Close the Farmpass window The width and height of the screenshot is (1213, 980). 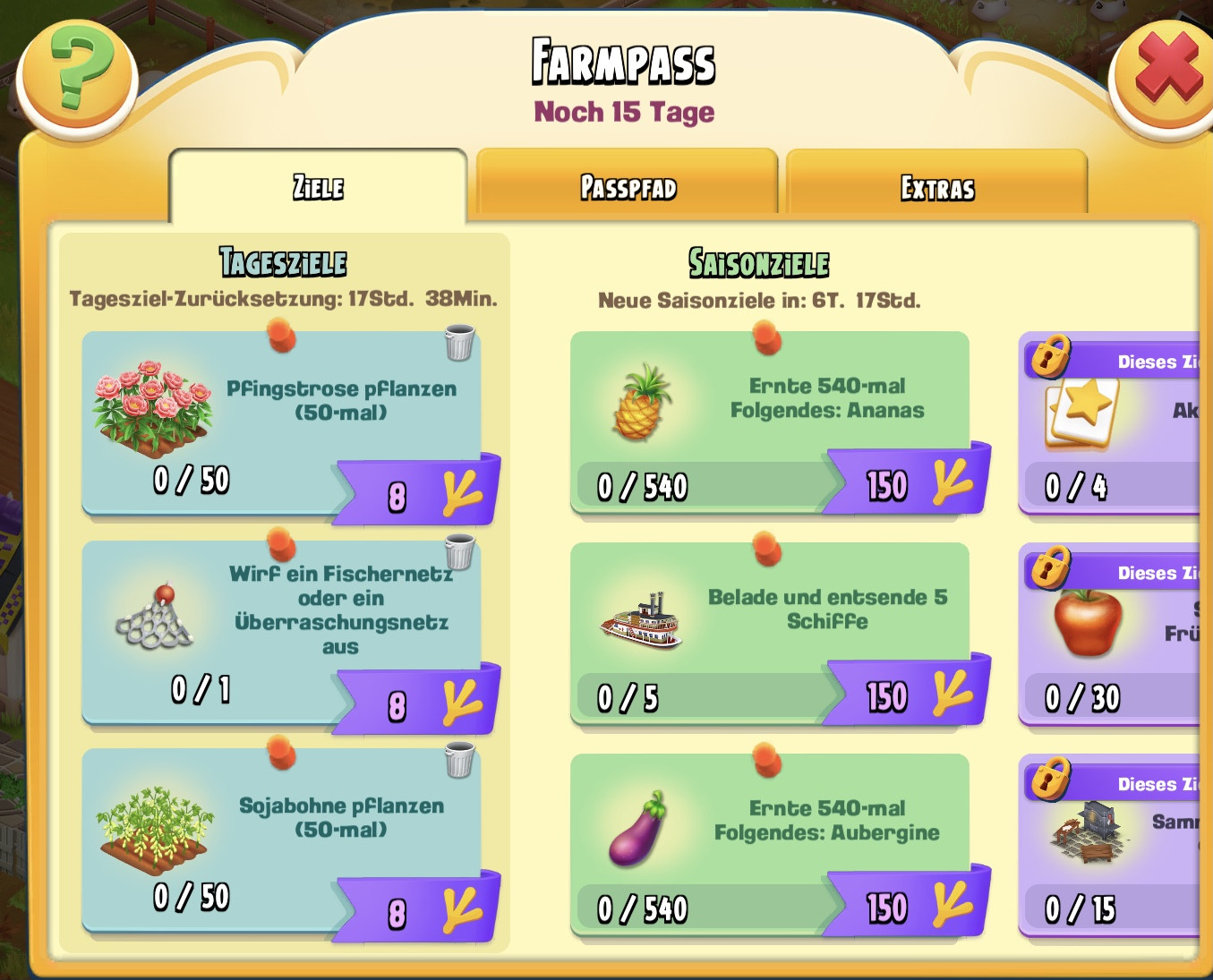coord(1166,70)
